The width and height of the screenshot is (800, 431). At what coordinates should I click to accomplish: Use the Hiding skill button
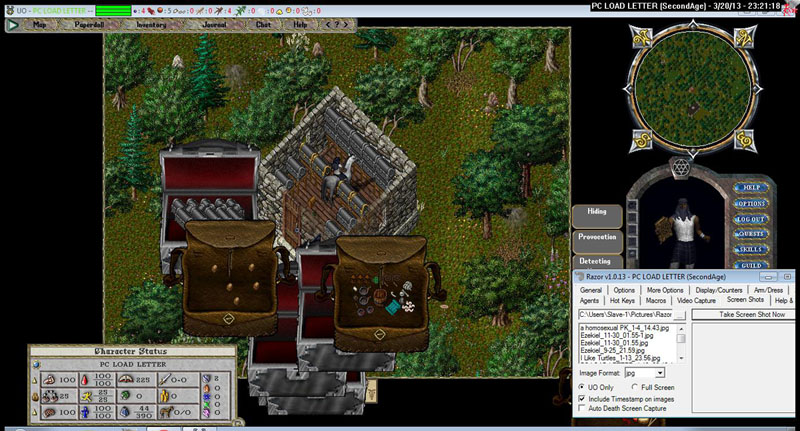597,212
